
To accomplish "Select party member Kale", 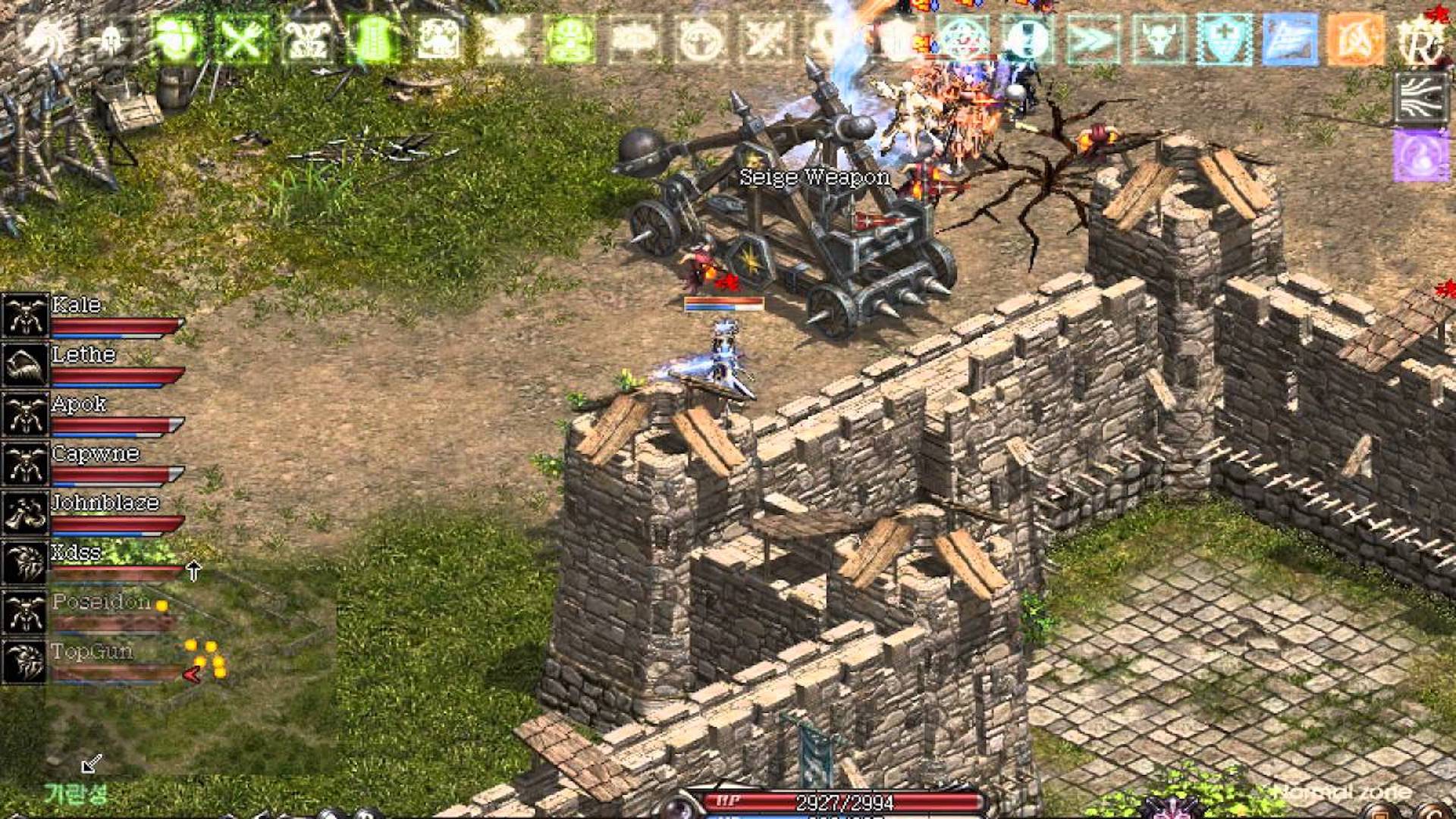I will [x=76, y=306].
